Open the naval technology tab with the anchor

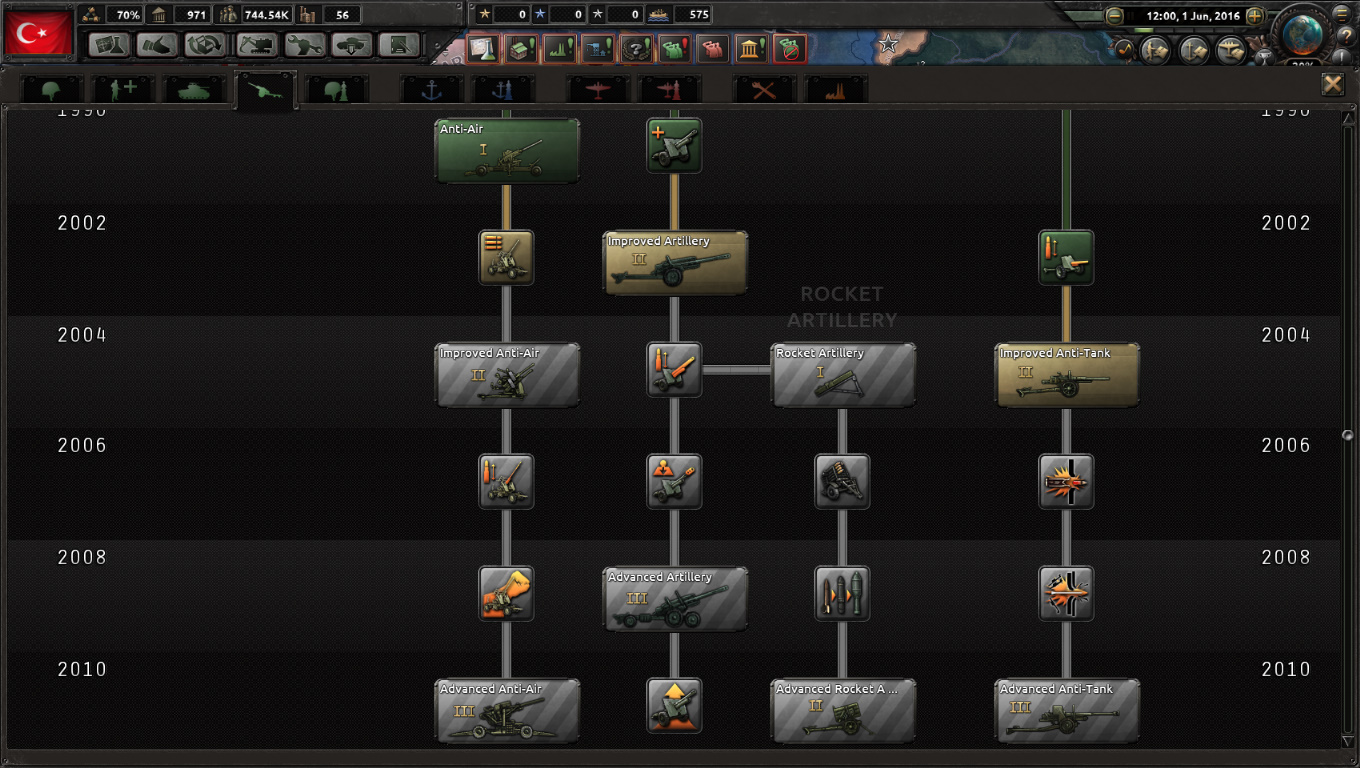[x=433, y=89]
